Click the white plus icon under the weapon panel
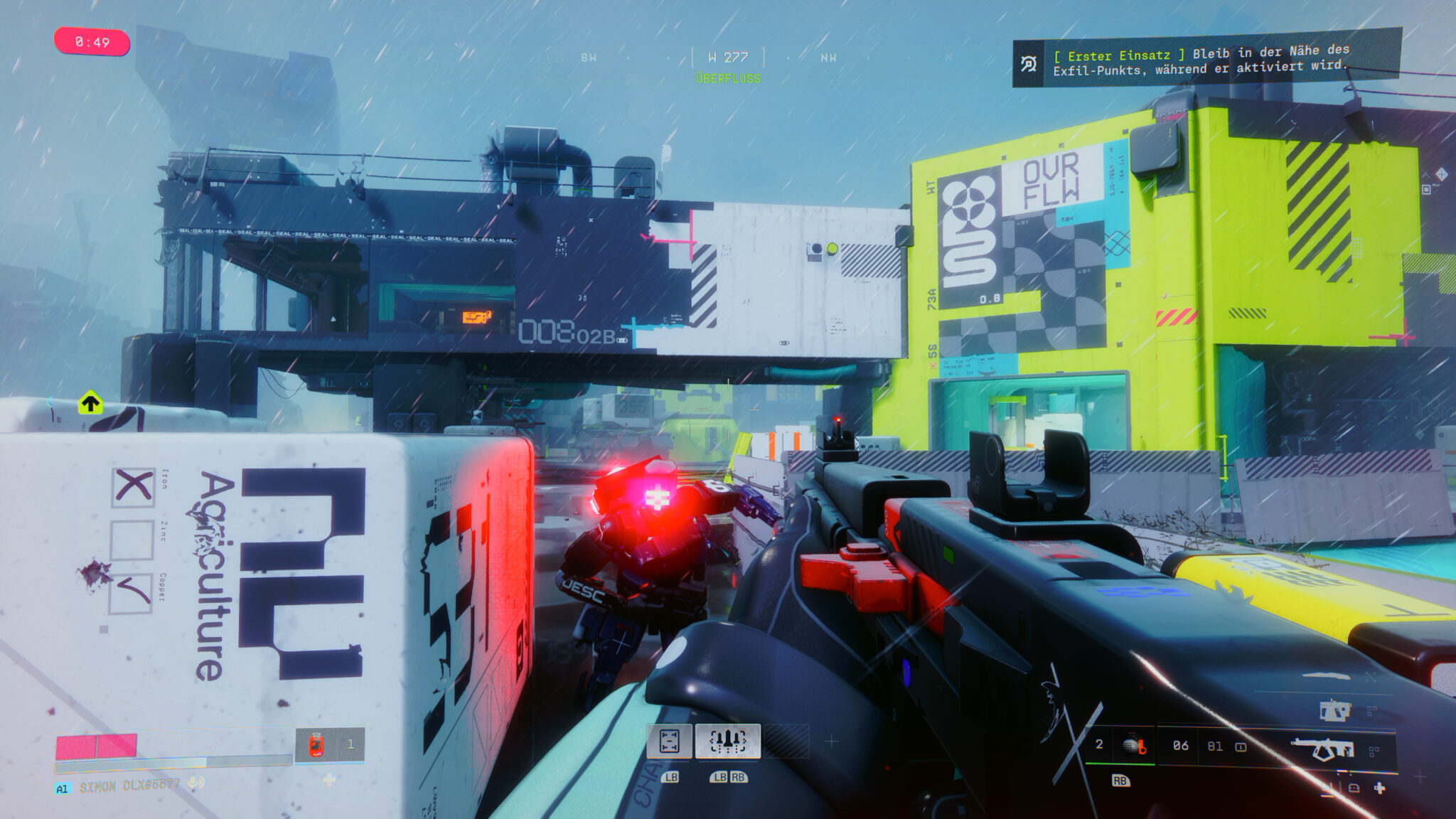The image size is (1456, 819). click(1379, 788)
